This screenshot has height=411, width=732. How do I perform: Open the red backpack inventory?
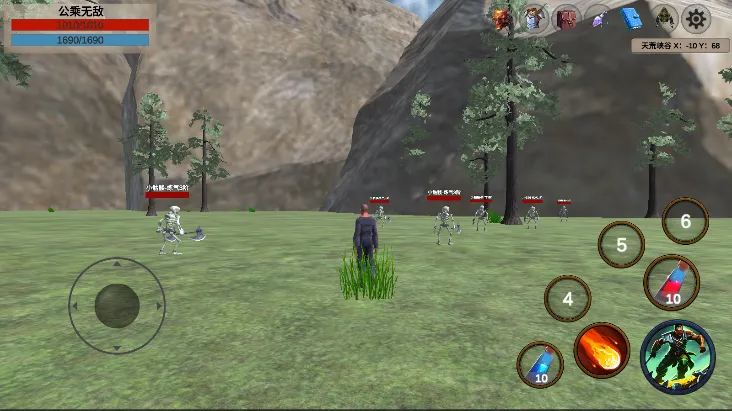coord(567,19)
